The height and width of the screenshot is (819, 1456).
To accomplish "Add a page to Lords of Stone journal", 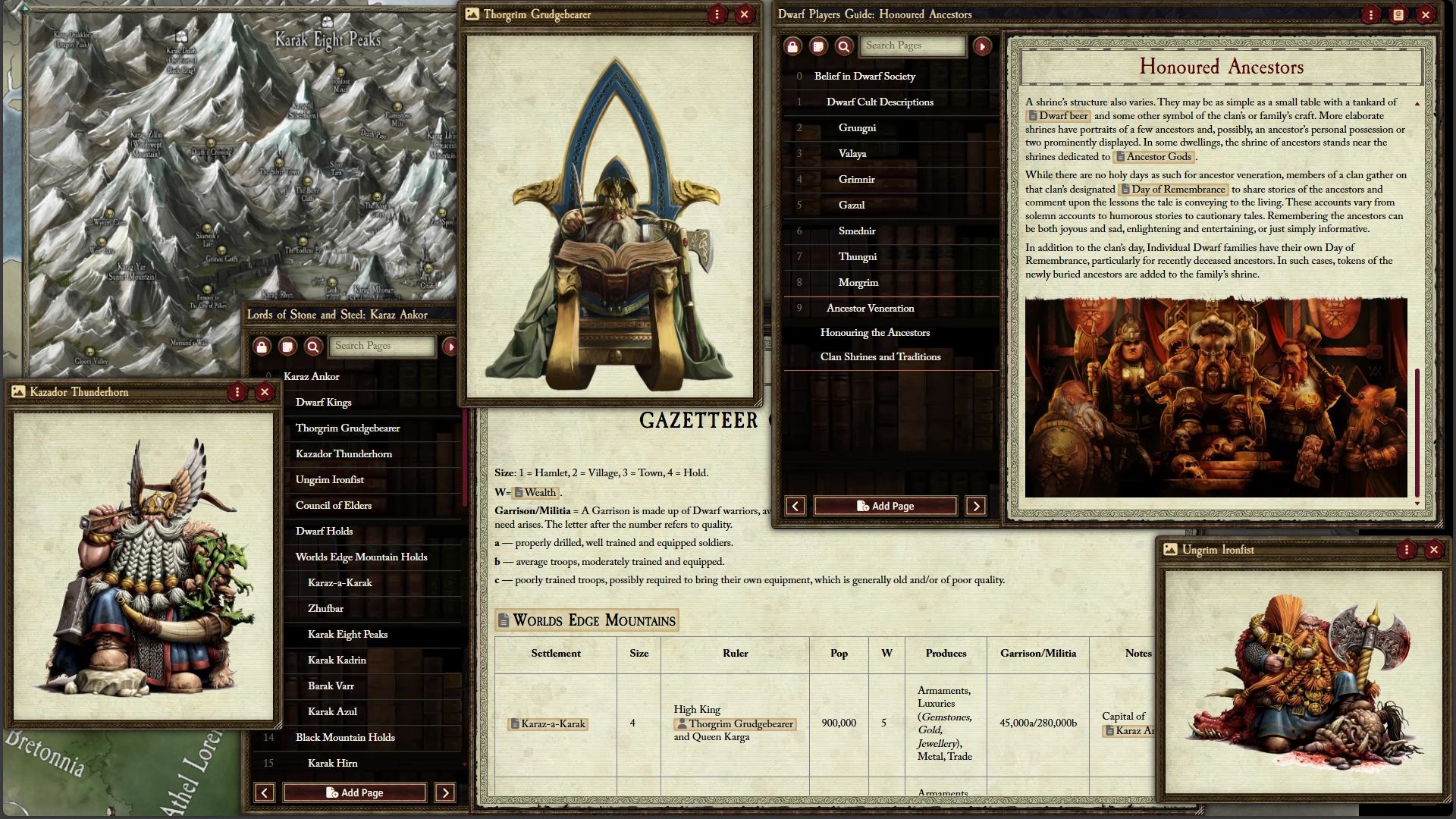I will coord(354,792).
